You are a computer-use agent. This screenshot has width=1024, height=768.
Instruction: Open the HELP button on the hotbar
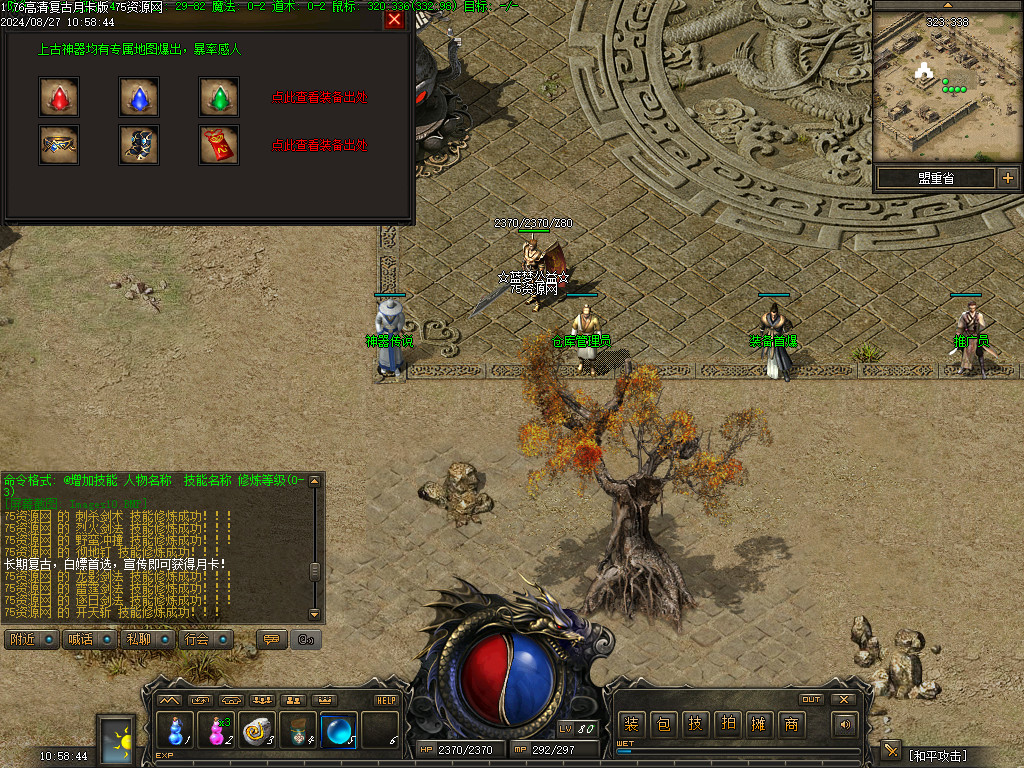click(x=386, y=700)
